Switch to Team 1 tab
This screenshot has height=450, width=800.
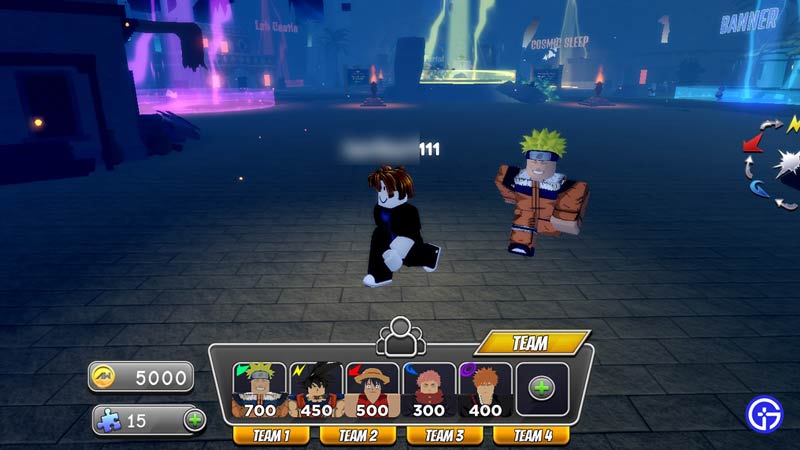coord(271,435)
